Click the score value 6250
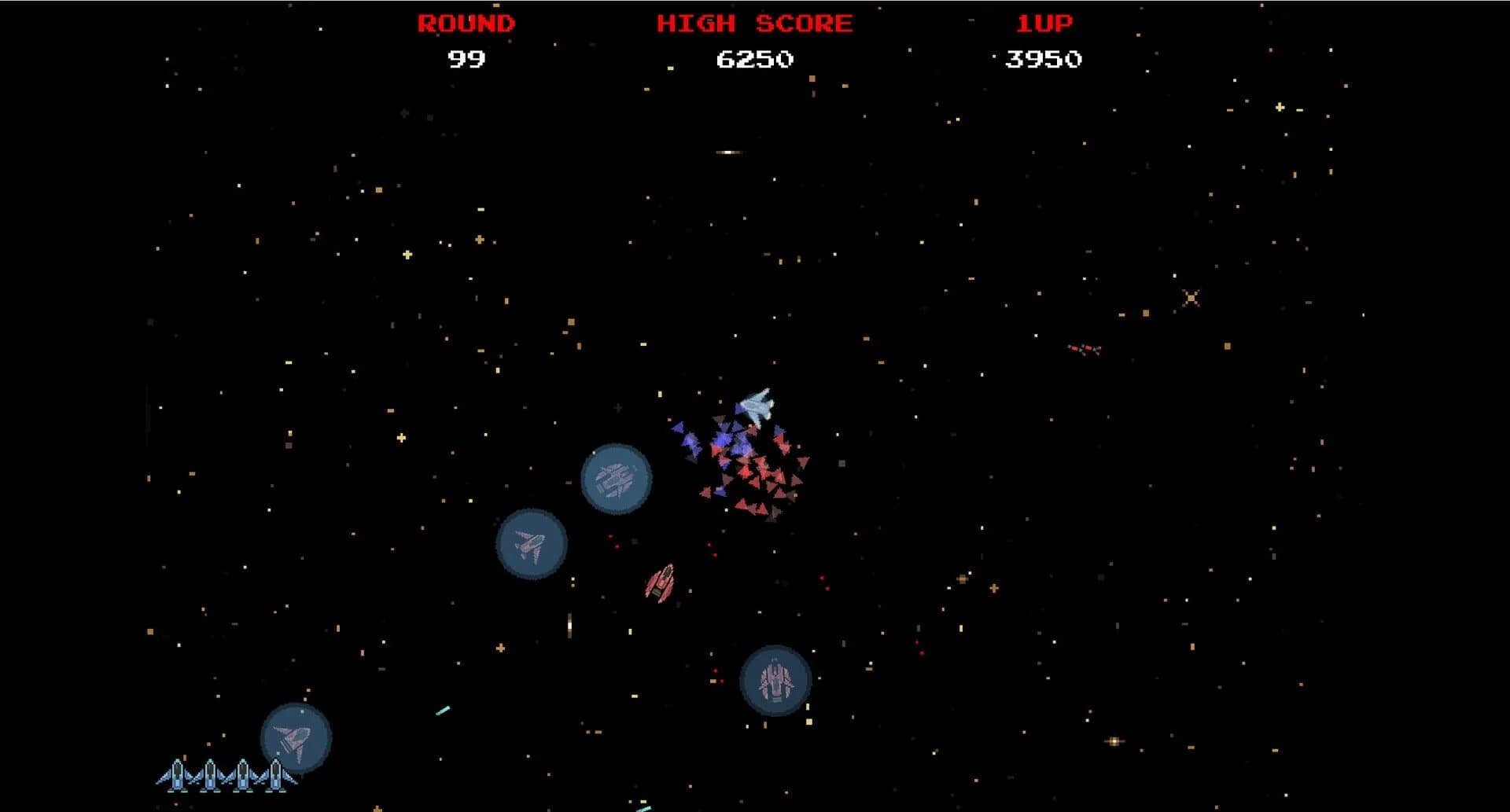1510x812 pixels. point(755,57)
